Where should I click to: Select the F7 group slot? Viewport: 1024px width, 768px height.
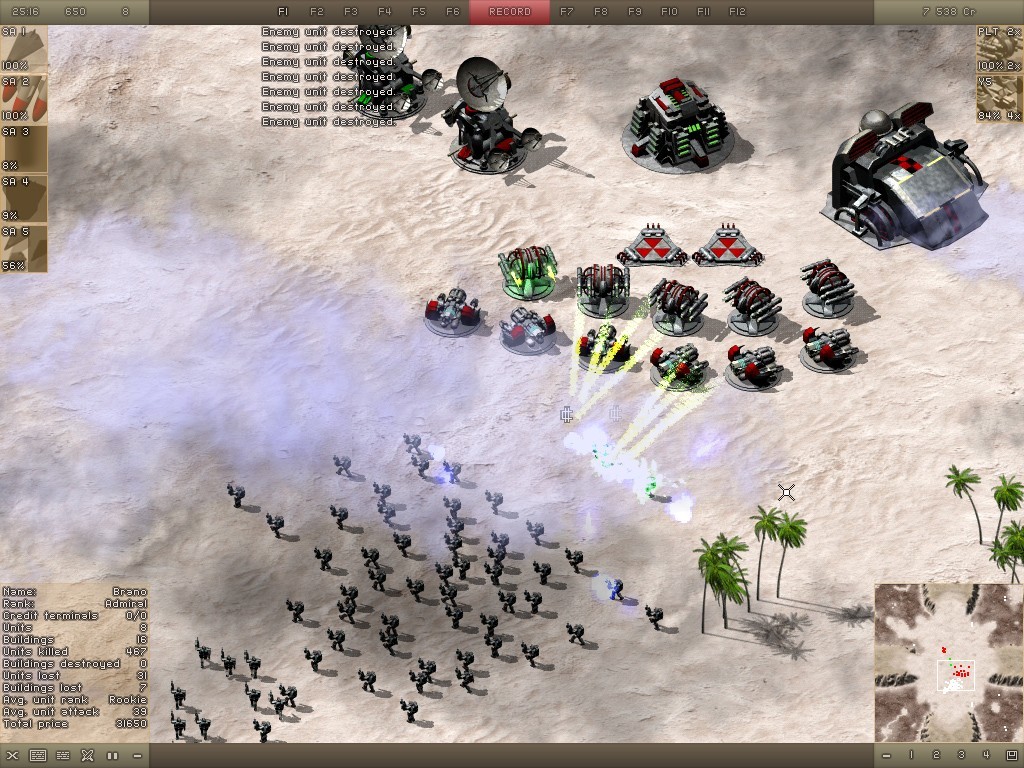(567, 12)
